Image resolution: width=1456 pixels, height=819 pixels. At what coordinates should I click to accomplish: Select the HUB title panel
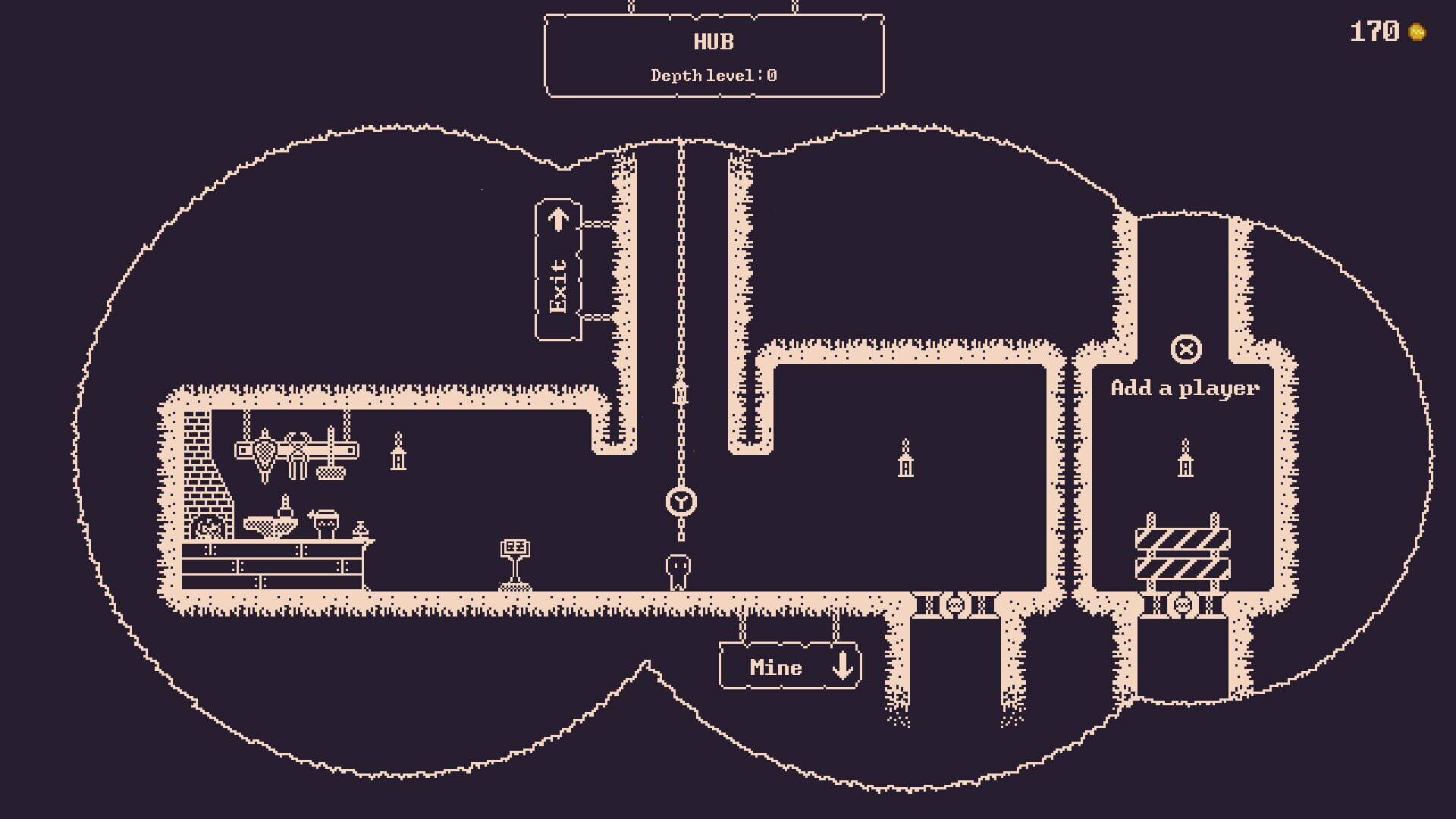click(713, 42)
